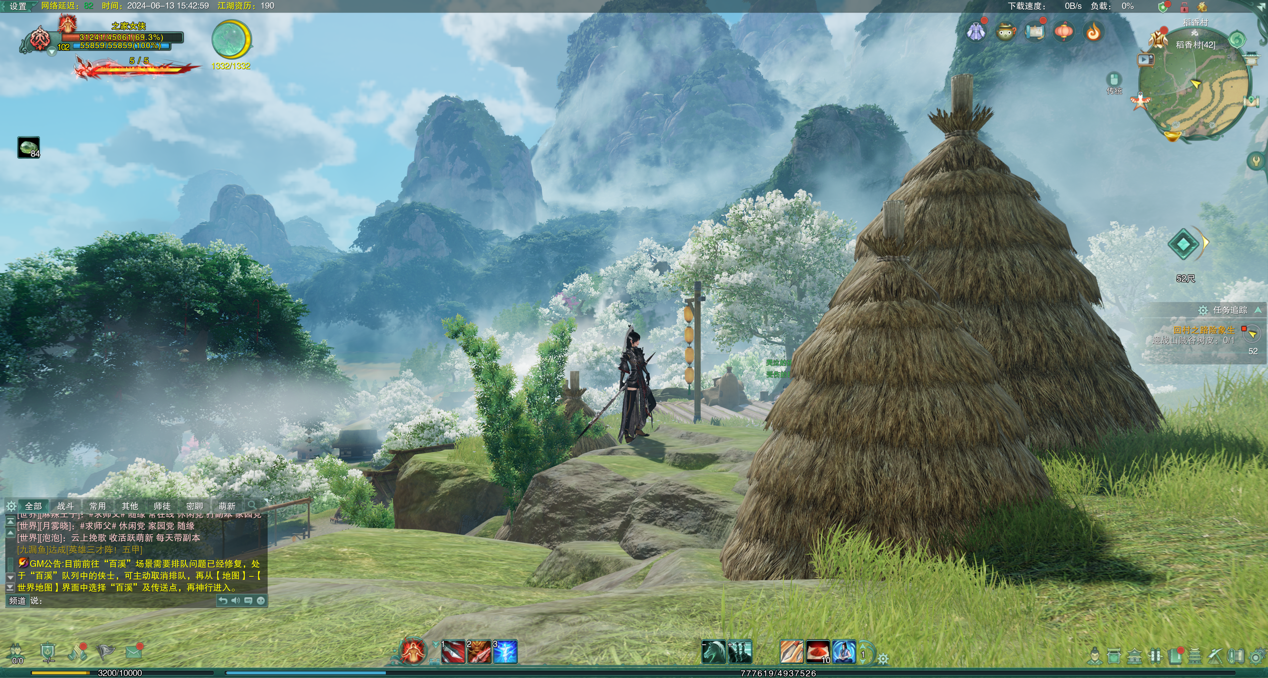Collapse the 任务追踪 quest tracker
This screenshot has width=1268, height=678.
coord(1258,310)
